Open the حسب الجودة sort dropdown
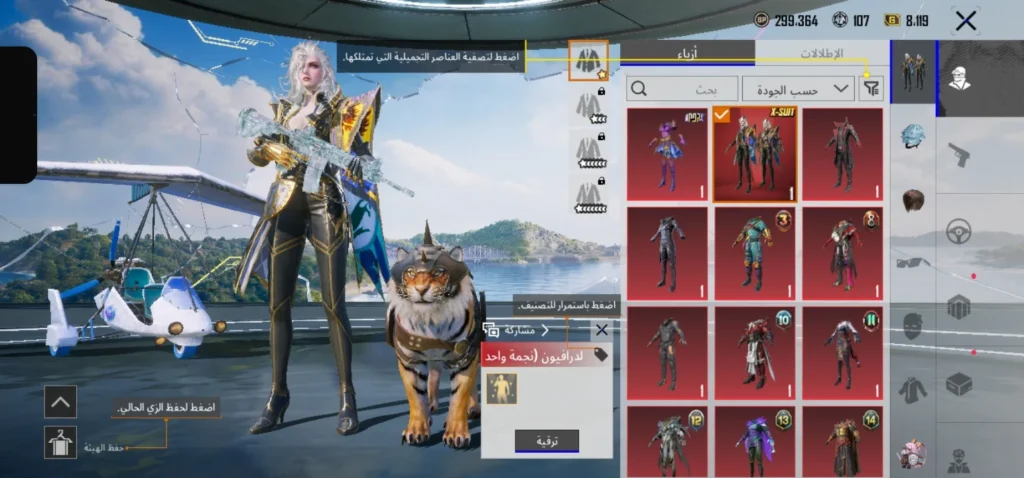 click(798, 89)
